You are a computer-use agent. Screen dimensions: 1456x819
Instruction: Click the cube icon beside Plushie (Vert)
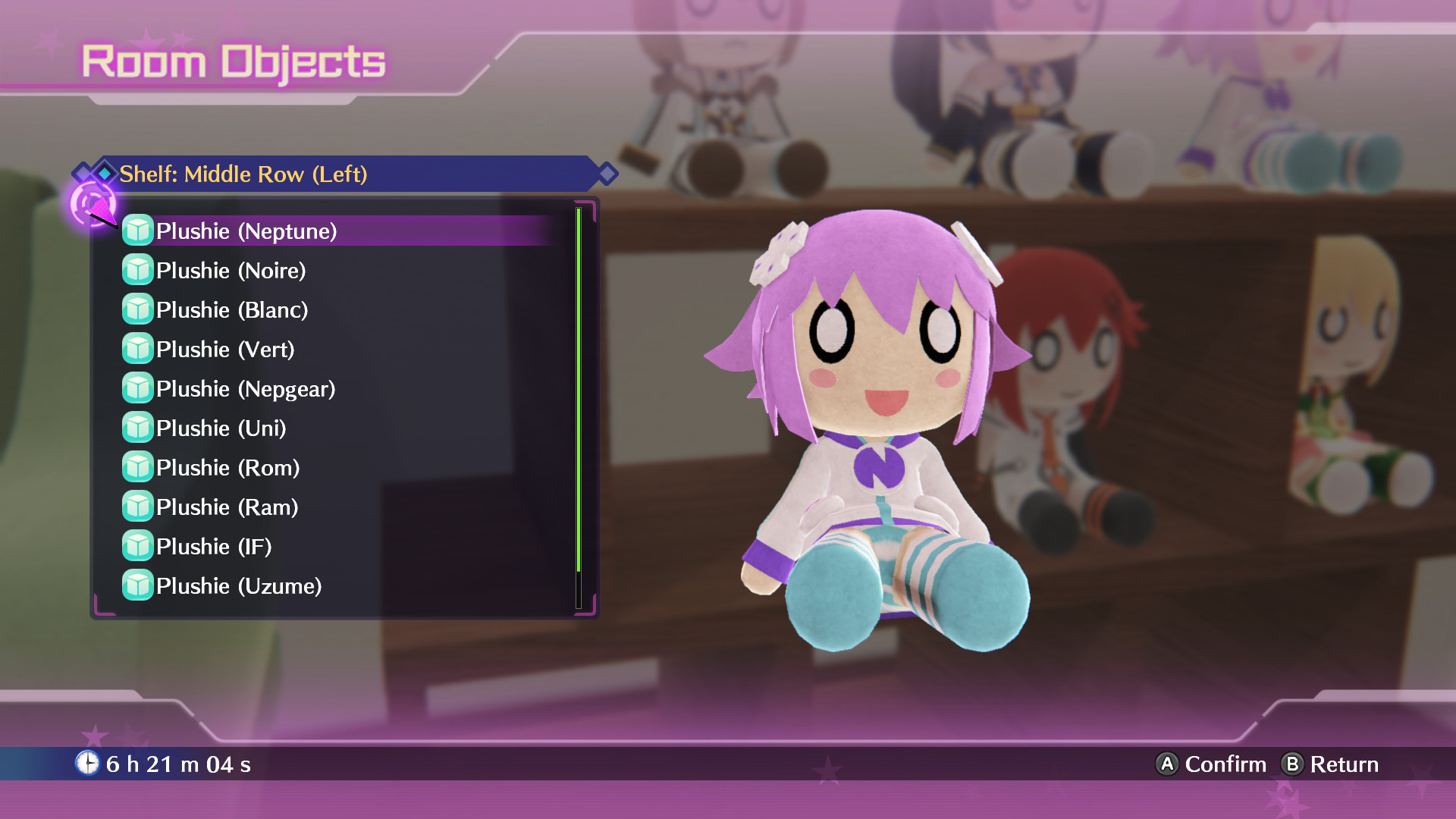coord(137,349)
